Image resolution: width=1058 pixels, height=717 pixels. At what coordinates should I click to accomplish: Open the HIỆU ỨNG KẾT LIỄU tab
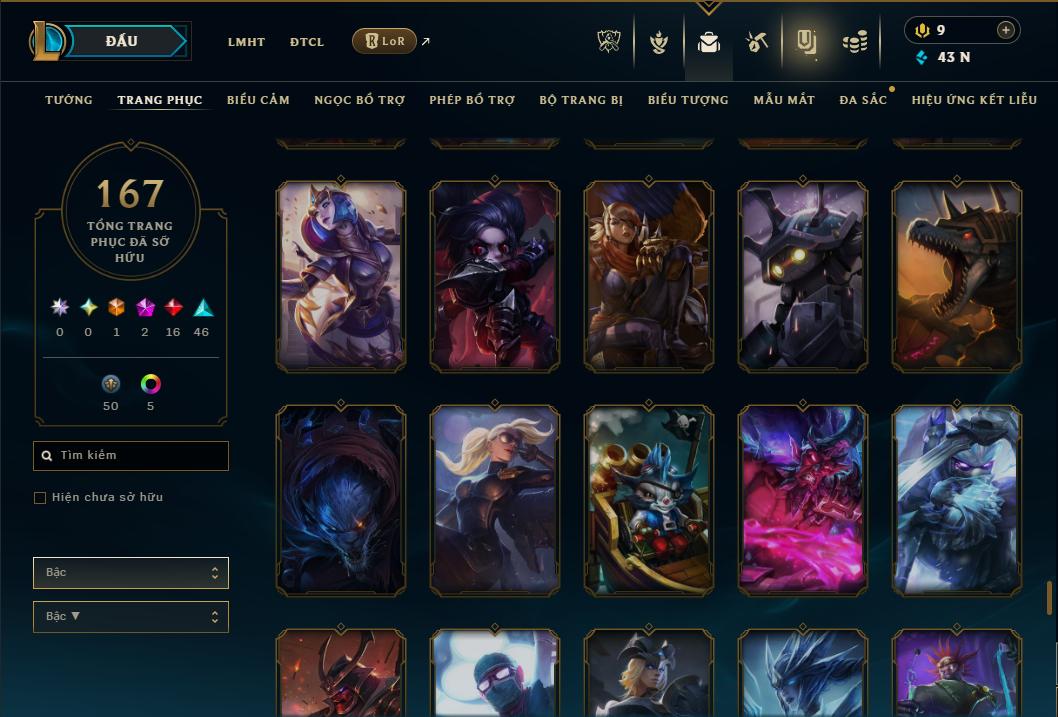(x=974, y=100)
